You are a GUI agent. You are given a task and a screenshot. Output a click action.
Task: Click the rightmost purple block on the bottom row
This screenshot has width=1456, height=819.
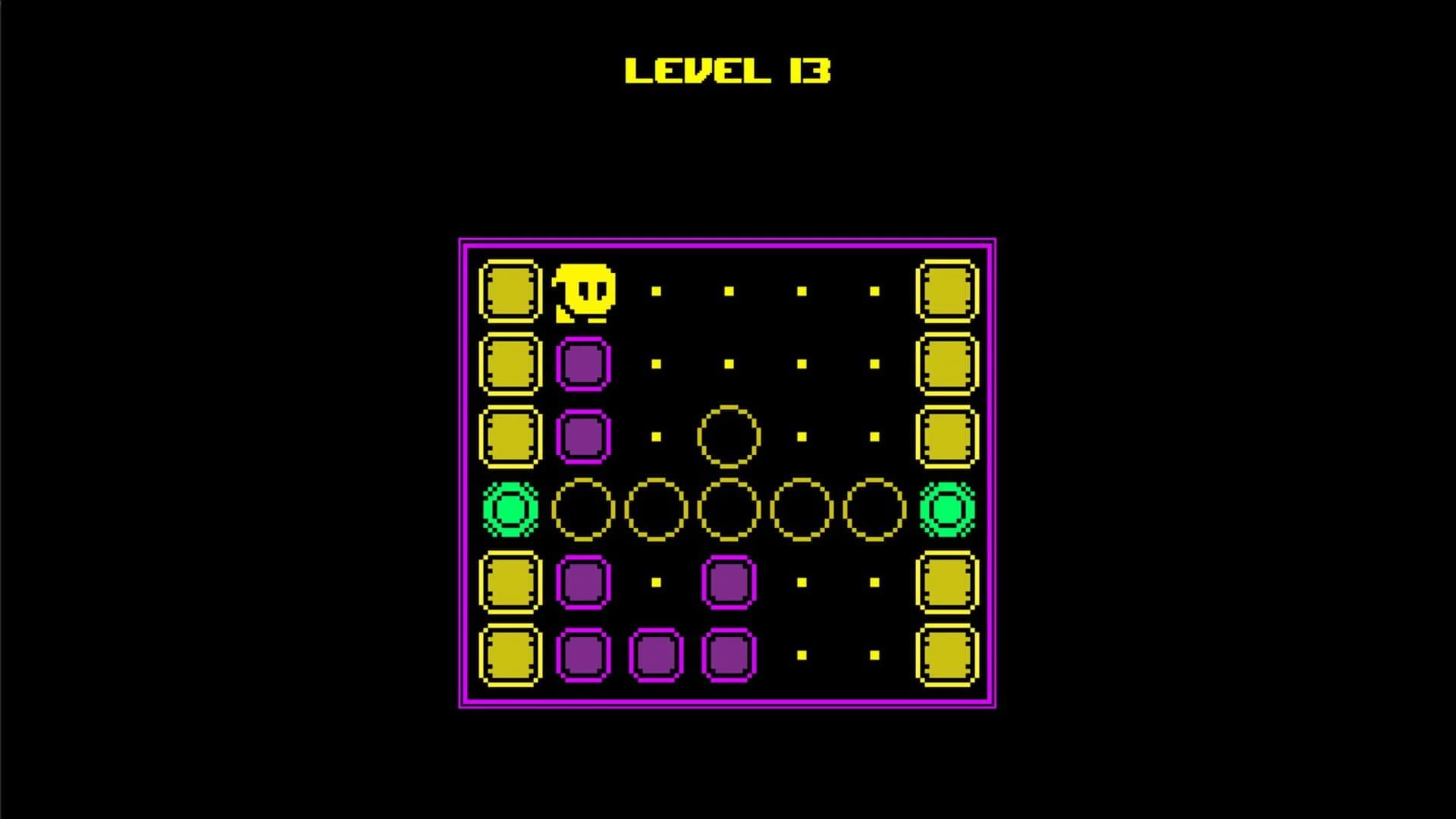click(728, 656)
